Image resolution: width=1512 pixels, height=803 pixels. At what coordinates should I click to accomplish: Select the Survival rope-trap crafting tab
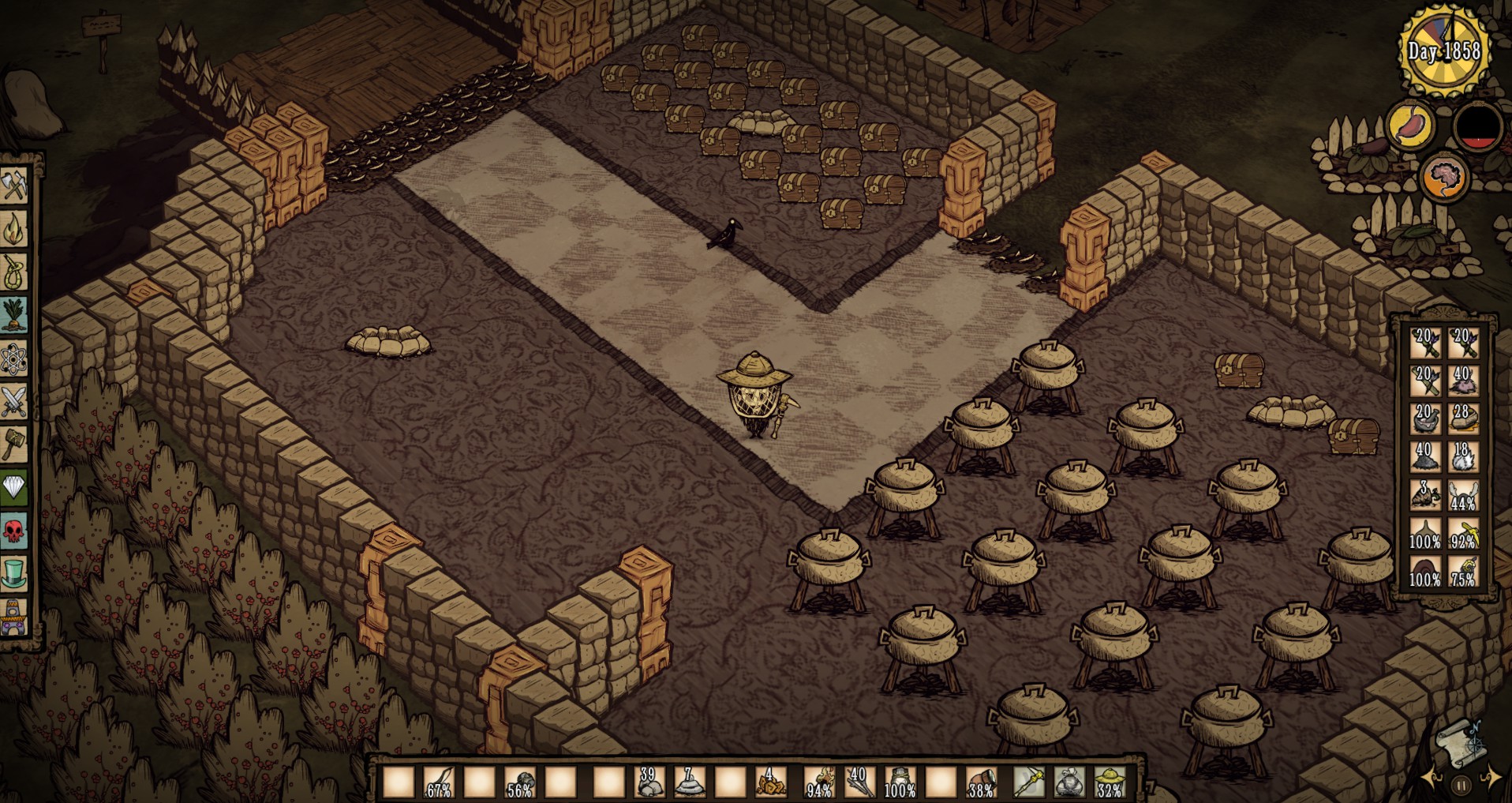tap(14, 272)
